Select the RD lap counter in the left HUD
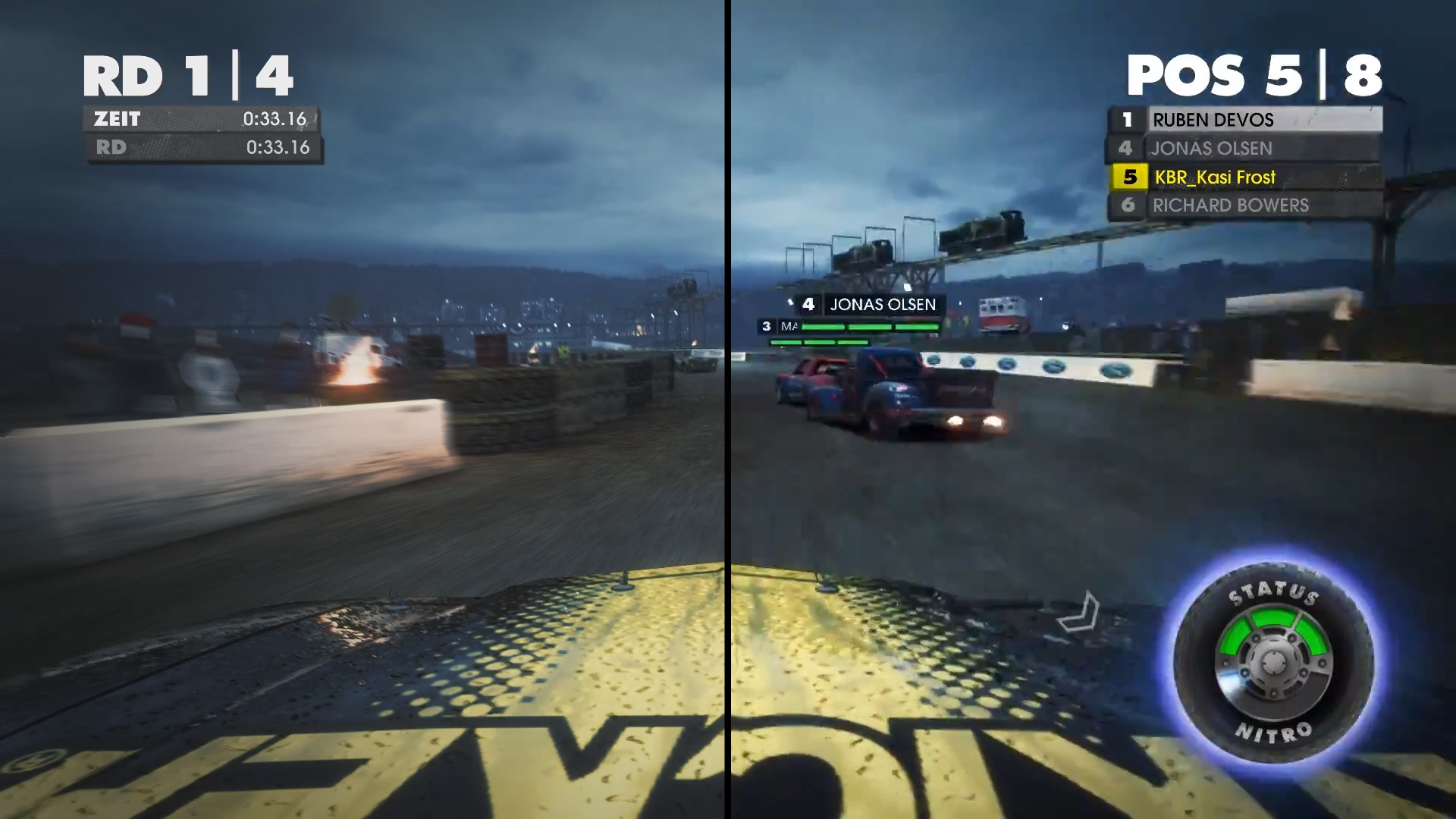1456x819 pixels. 110,148
